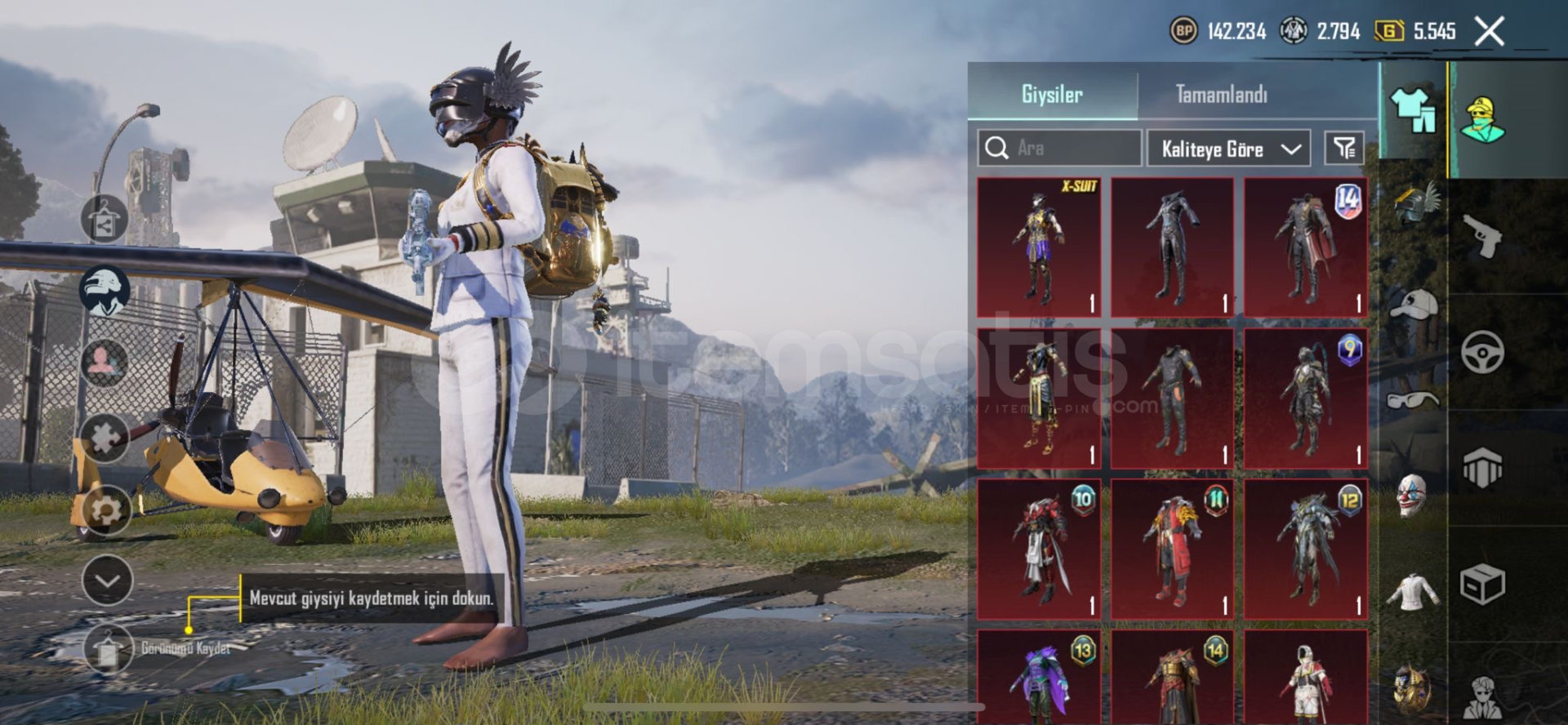This screenshot has width=1568, height=725.
Task: Switch to the Giysiler tab
Action: point(1052,95)
